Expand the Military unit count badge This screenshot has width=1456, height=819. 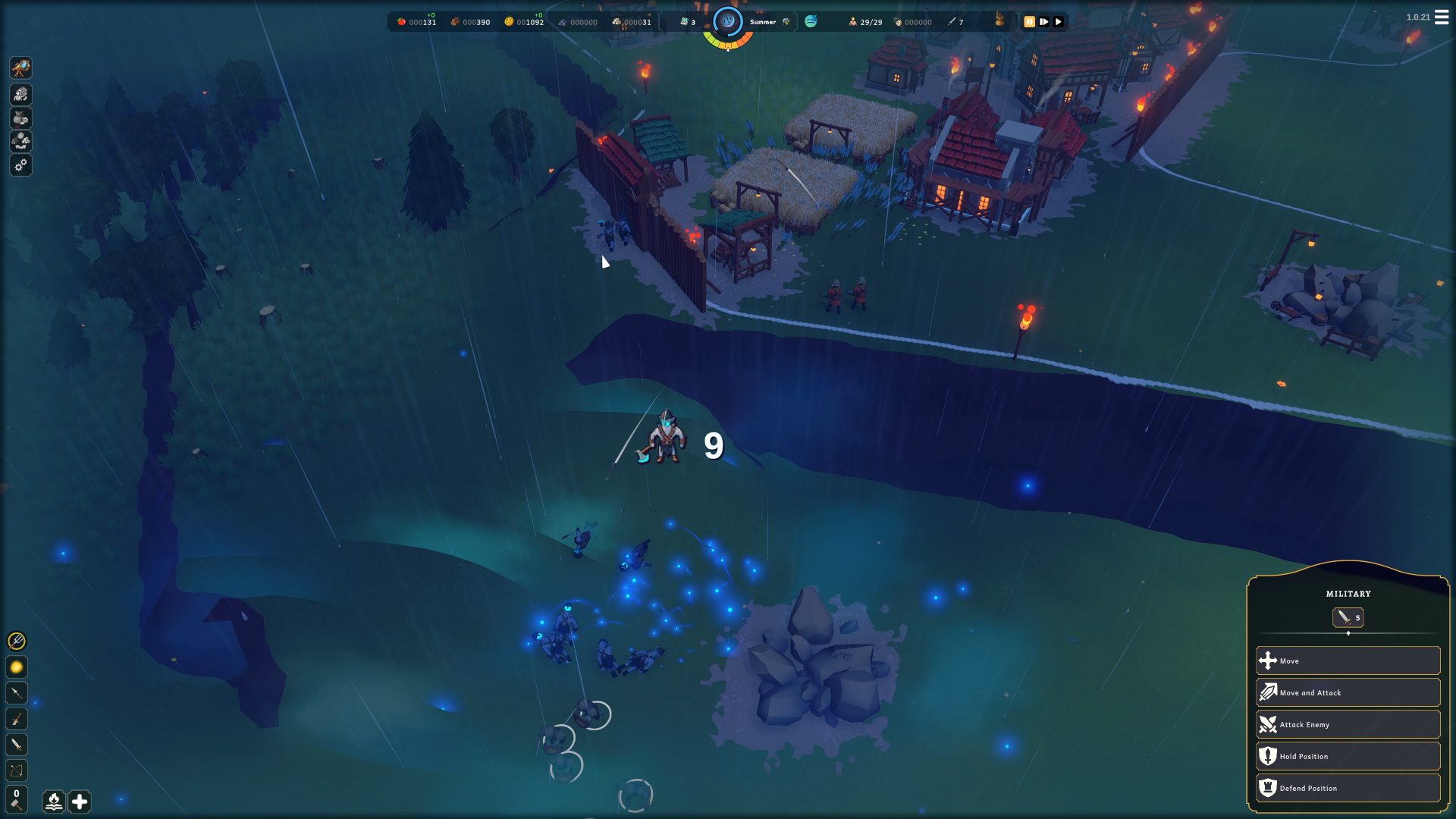(1348, 617)
